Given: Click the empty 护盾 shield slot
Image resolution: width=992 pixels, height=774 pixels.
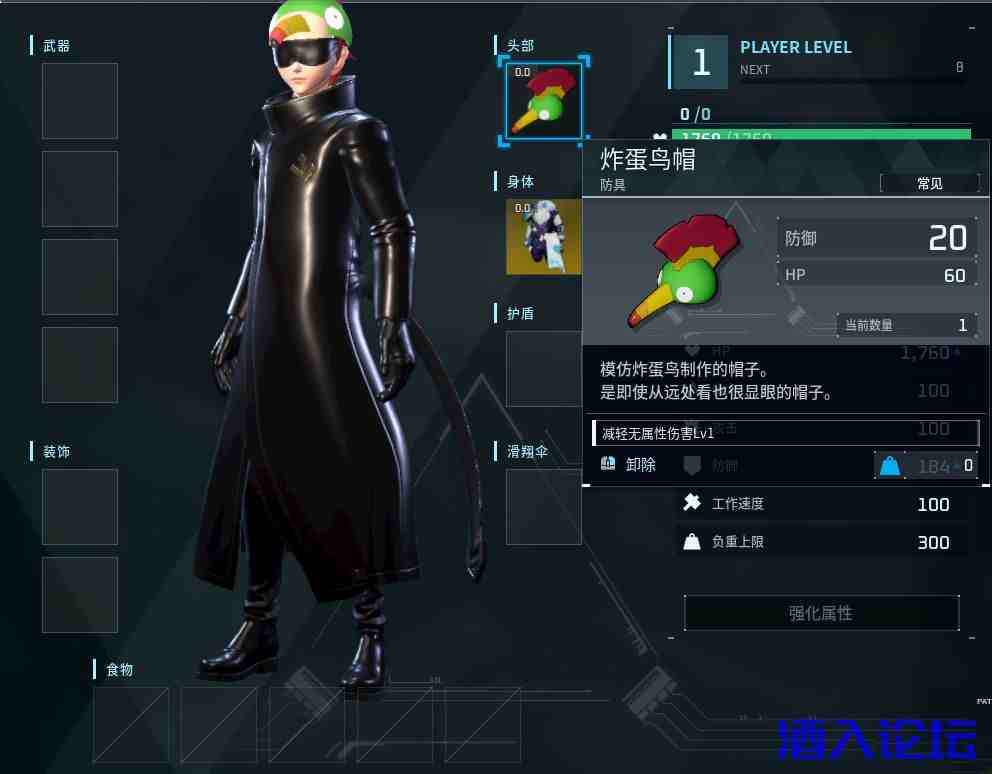Looking at the screenshot, I should (x=543, y=368).
